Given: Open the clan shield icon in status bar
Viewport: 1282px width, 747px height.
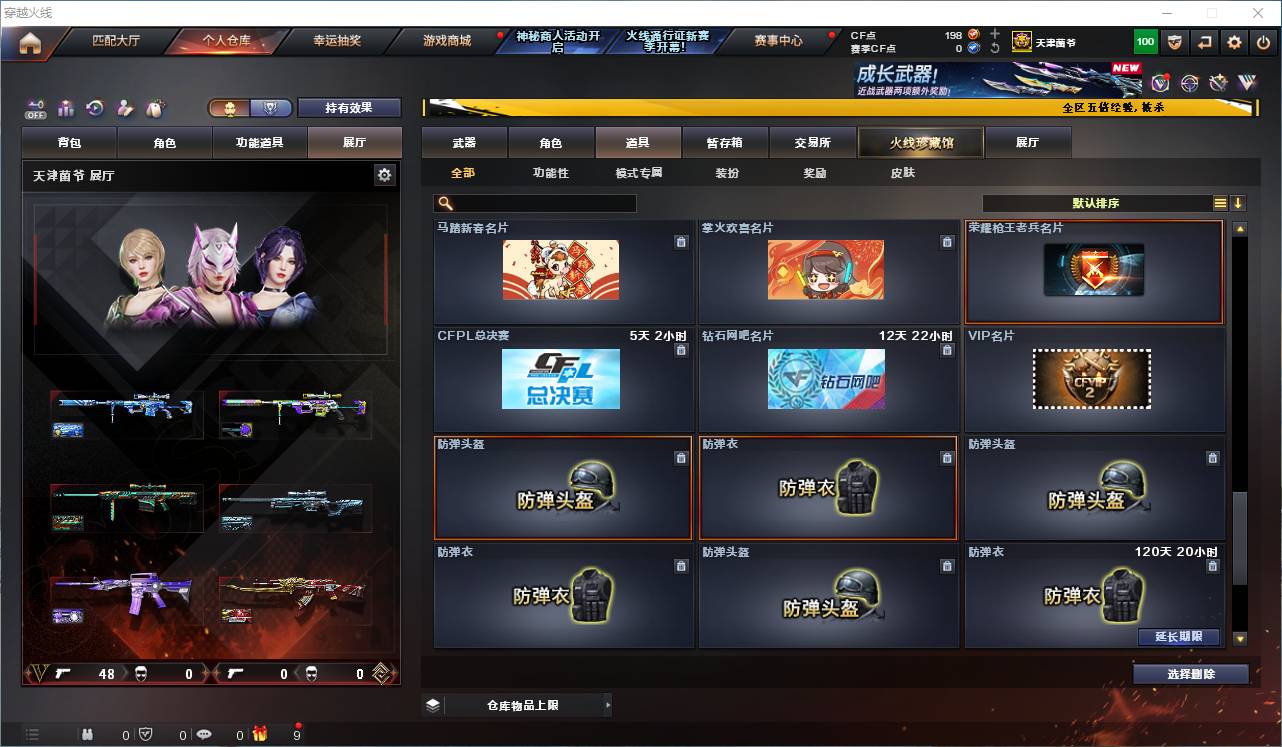Looking at the screenshot, I should click(x=146, y=733).
